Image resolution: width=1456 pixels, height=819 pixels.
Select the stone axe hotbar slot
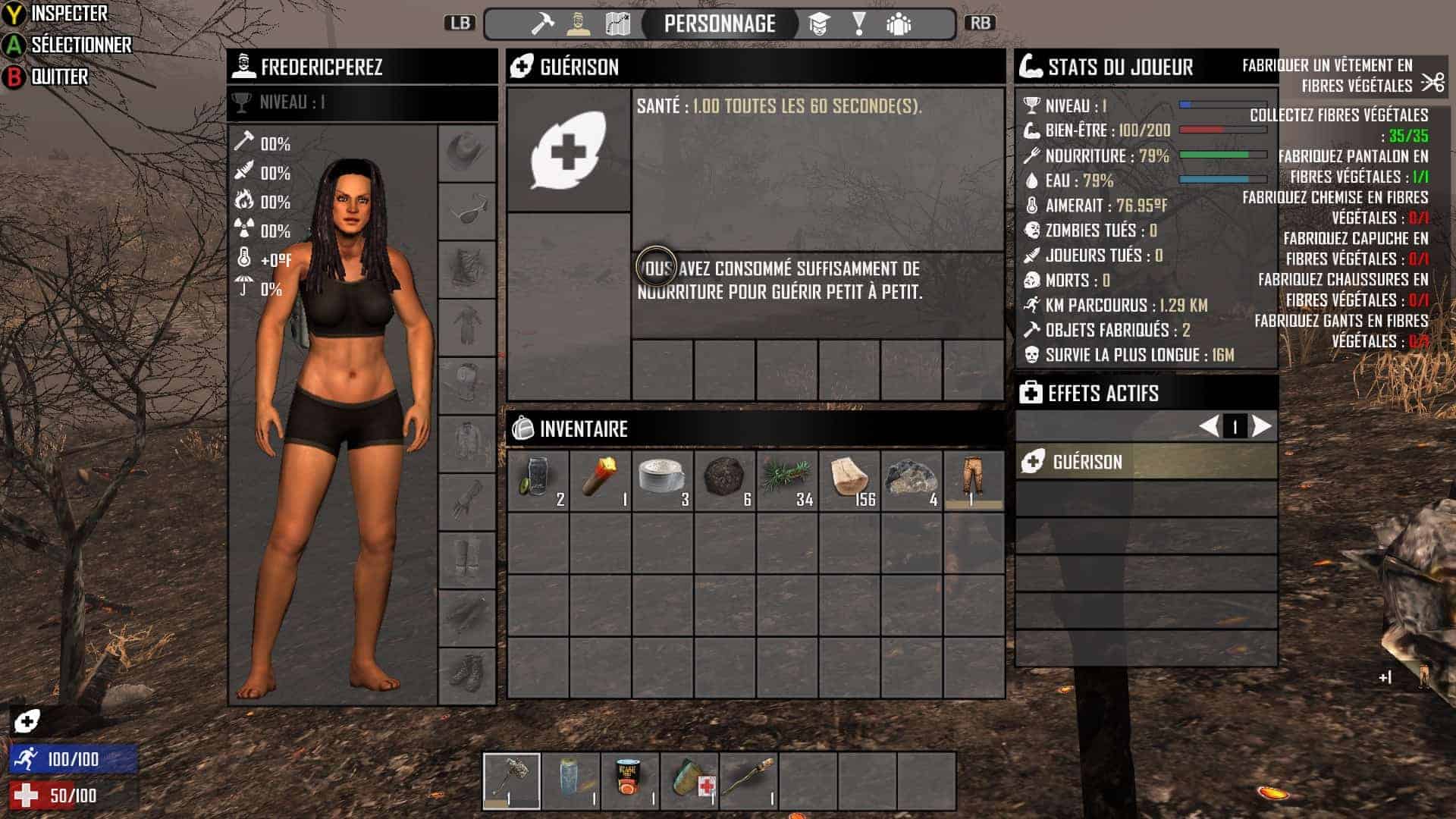512,781
